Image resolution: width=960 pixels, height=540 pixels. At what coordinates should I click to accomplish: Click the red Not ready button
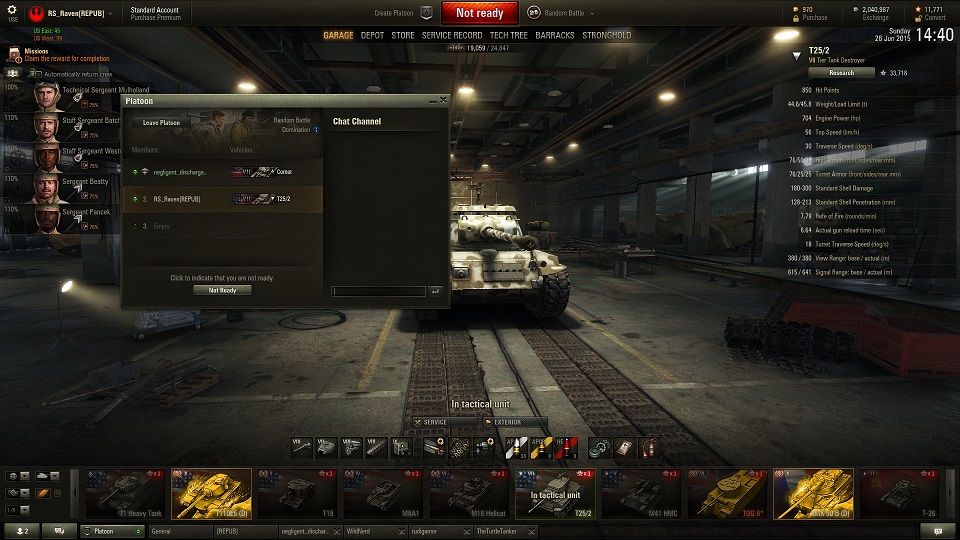click(x=479, y=13)
